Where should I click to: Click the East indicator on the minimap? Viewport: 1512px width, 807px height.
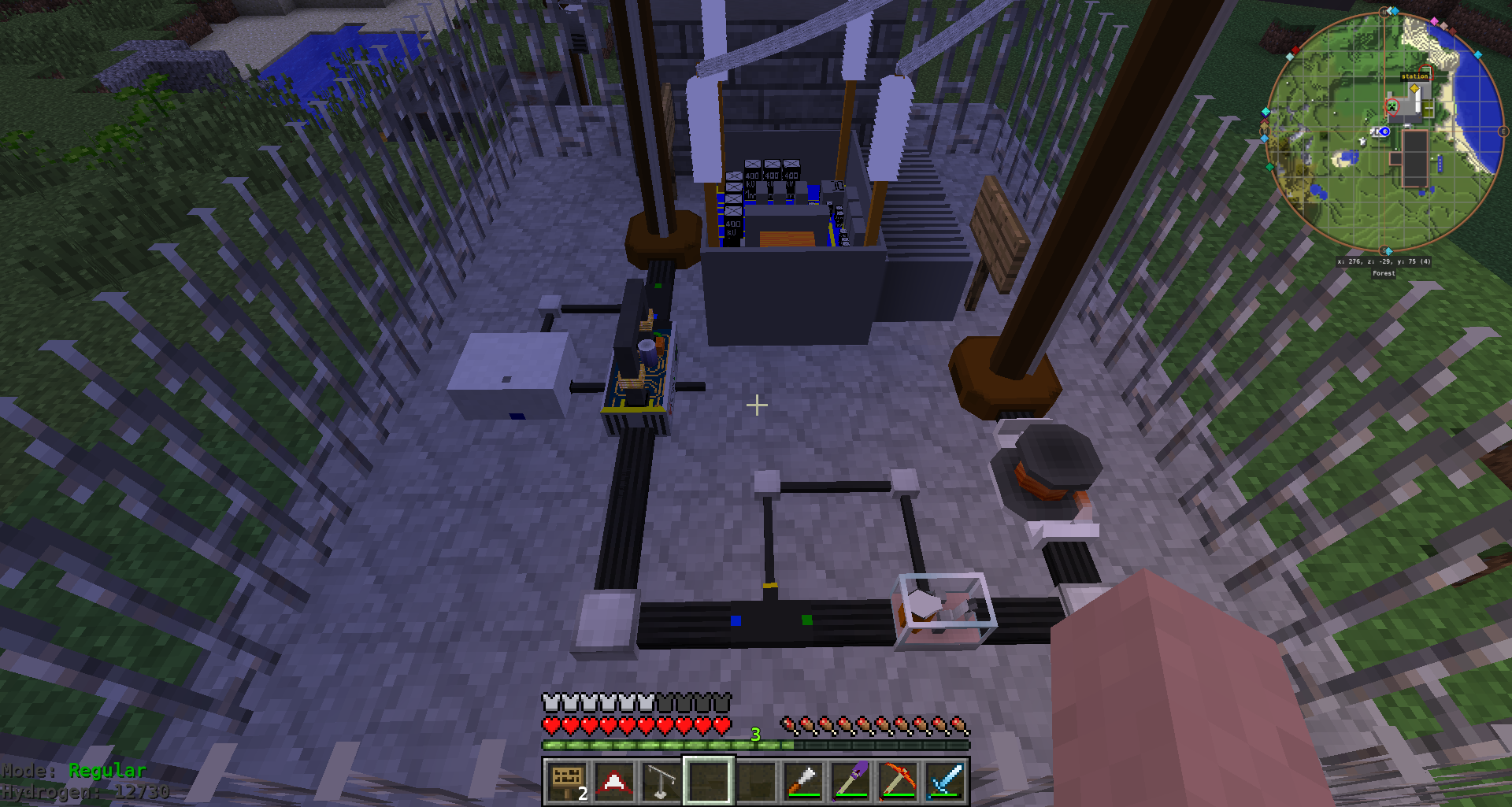(x=1503, y=131)
